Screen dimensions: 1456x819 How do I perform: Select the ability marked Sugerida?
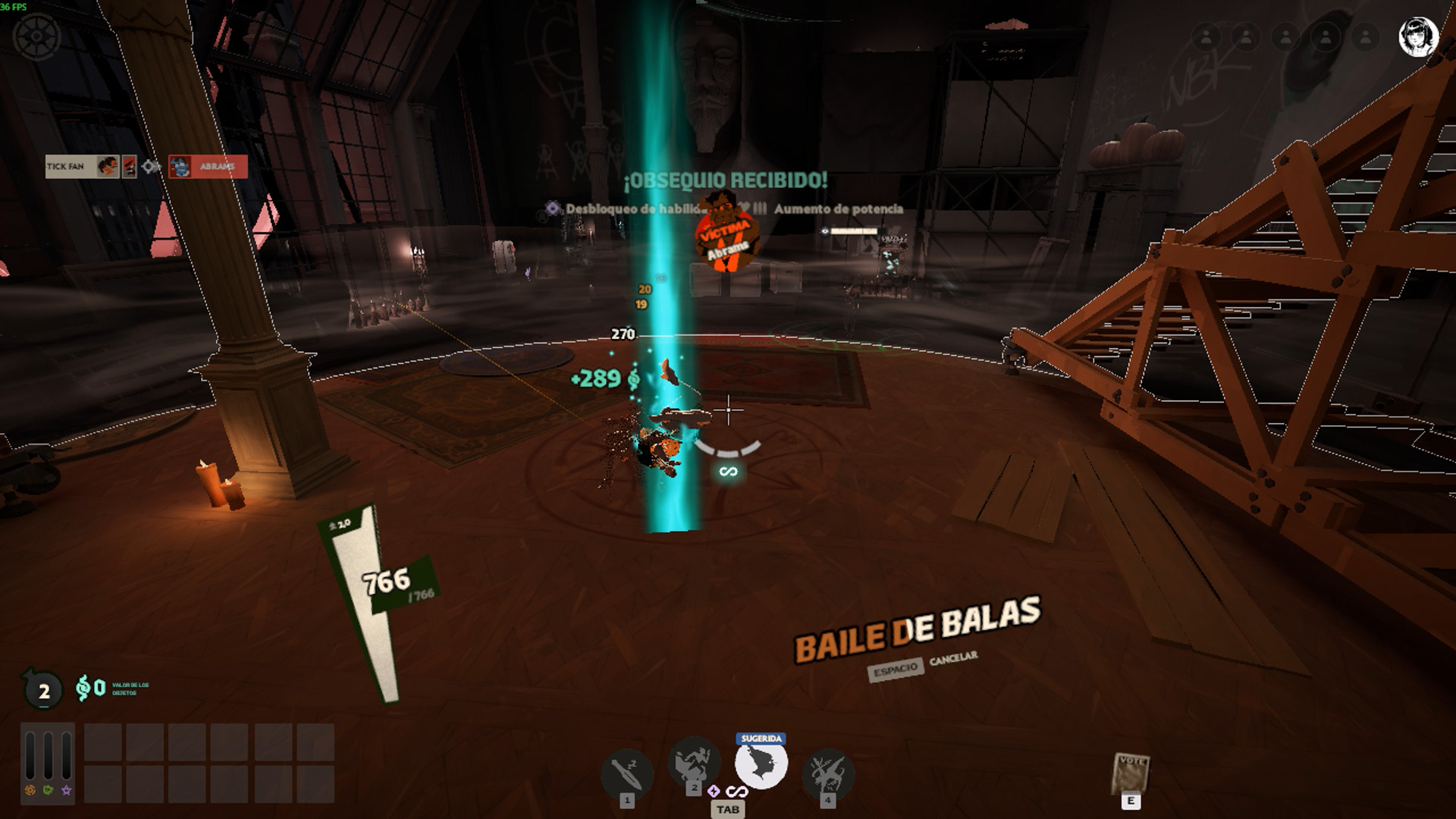[x=761, y=764]
